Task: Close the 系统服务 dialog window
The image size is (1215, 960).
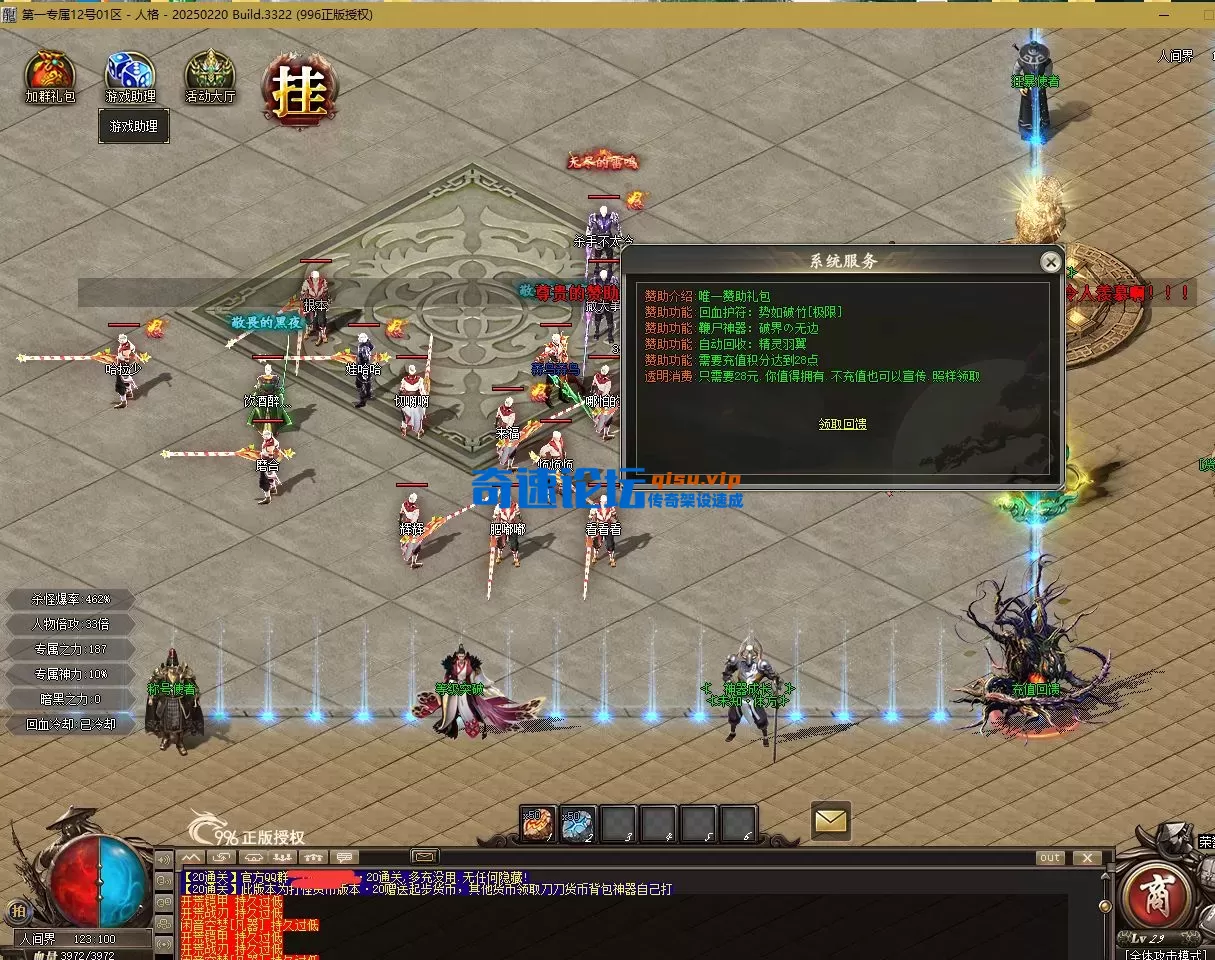Action: 1050,262
